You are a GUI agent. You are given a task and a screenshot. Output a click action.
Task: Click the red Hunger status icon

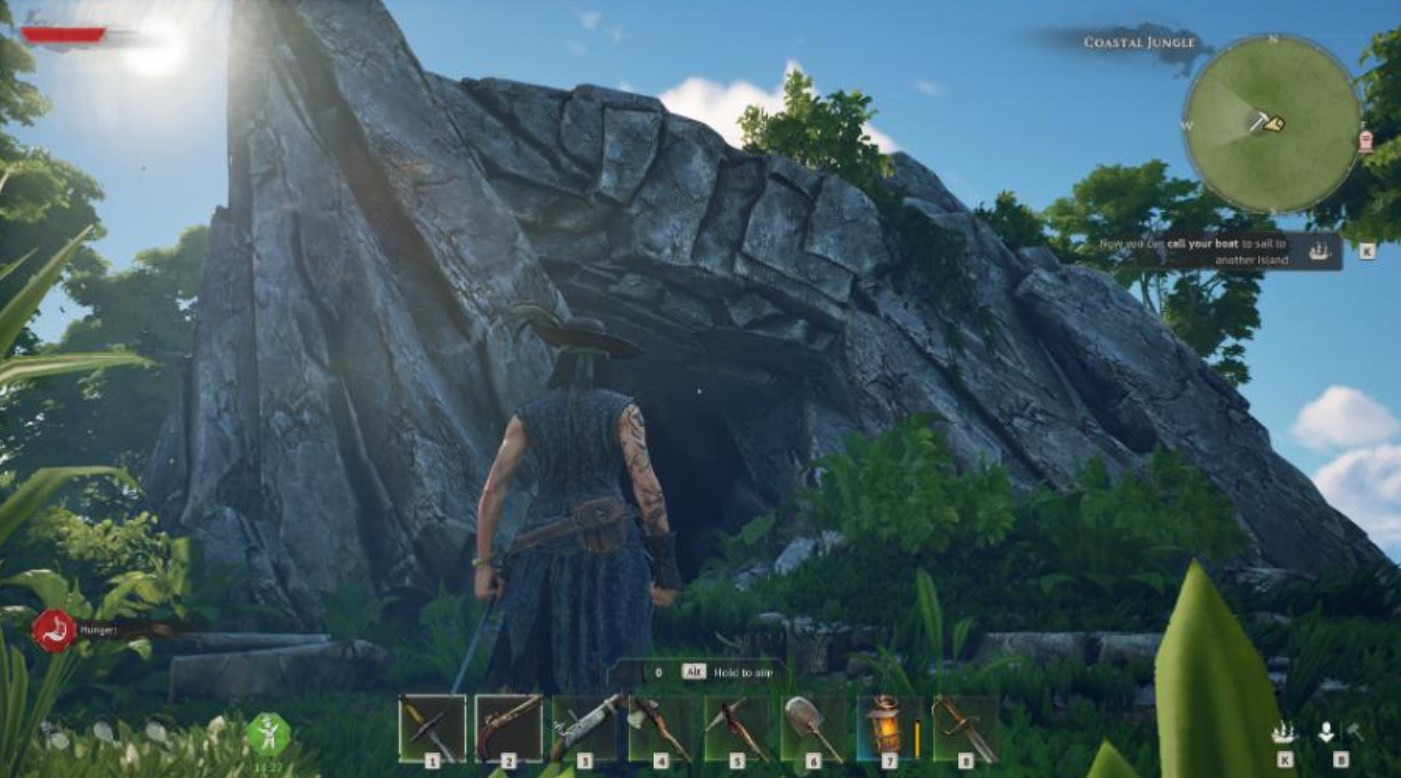tap(53, 631)
